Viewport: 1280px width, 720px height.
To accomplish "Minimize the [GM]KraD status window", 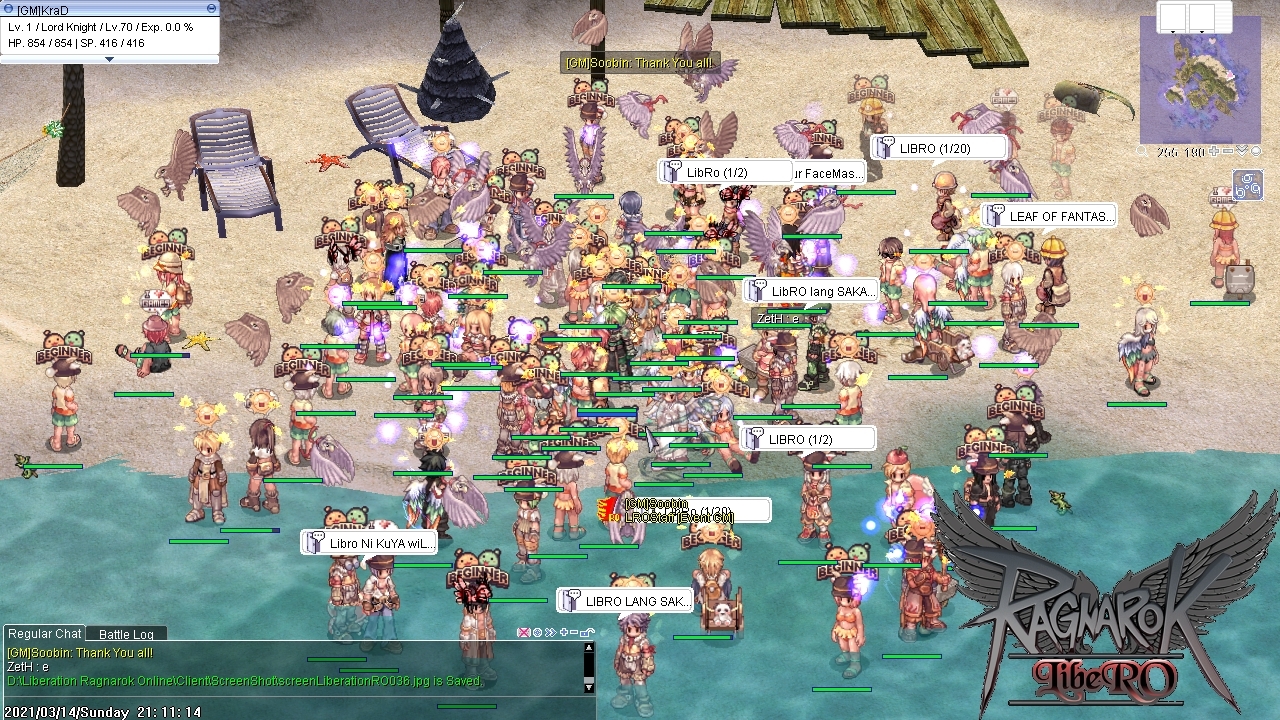I will pyautogui.click(x=211, y=9).
